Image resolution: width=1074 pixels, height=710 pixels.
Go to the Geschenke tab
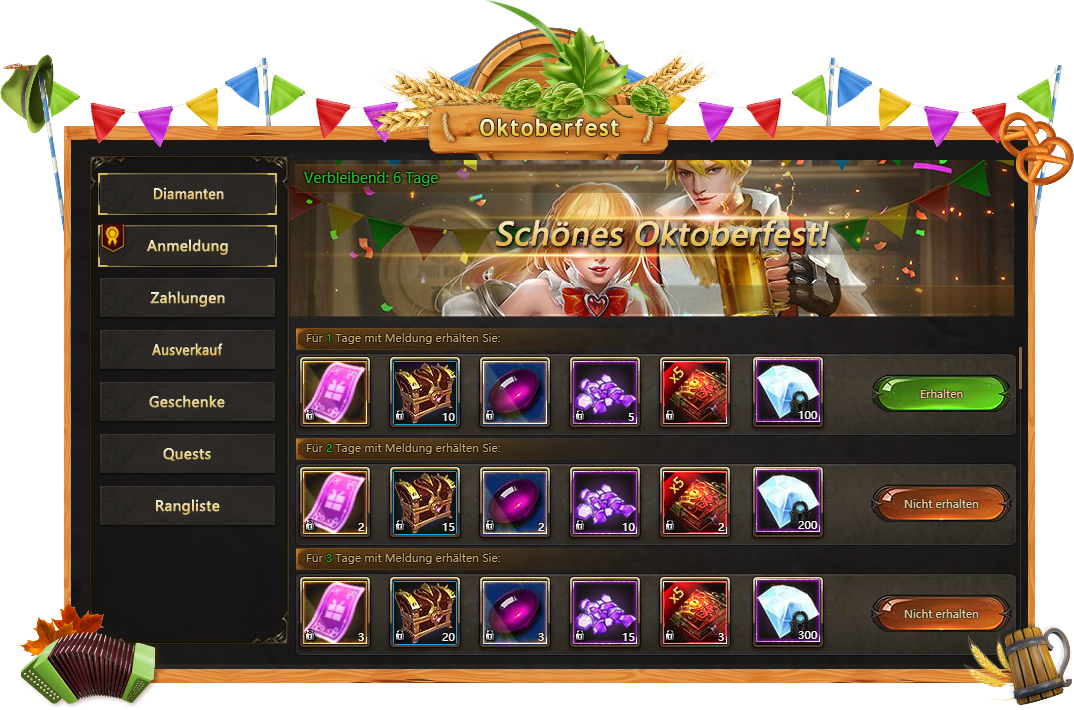pyautogui.click(x=187, y=402)
